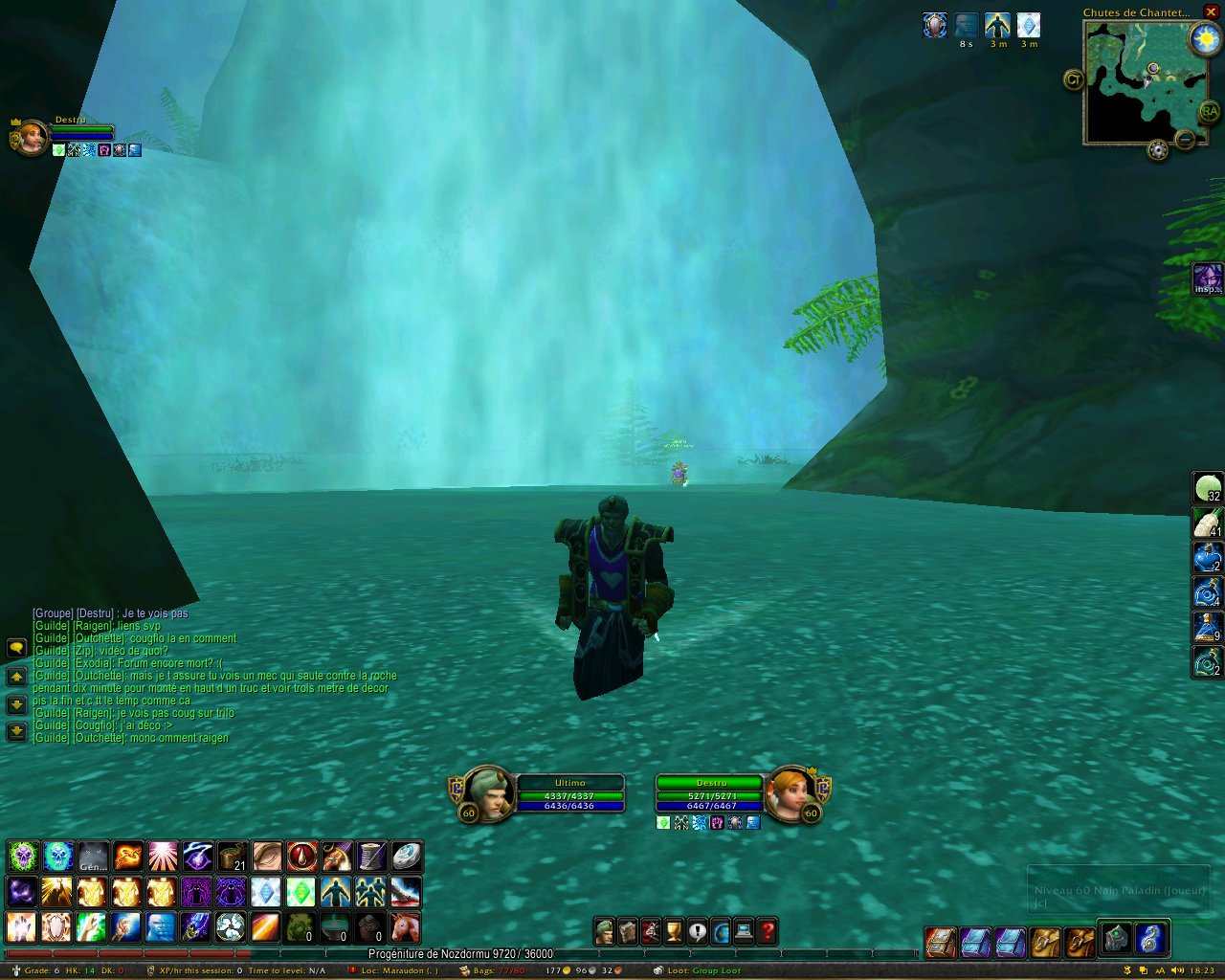This screenshot has height=980, width=1225.
Task: Open the character info micro button
Action: pyautogui.click(x=604, y=931)
